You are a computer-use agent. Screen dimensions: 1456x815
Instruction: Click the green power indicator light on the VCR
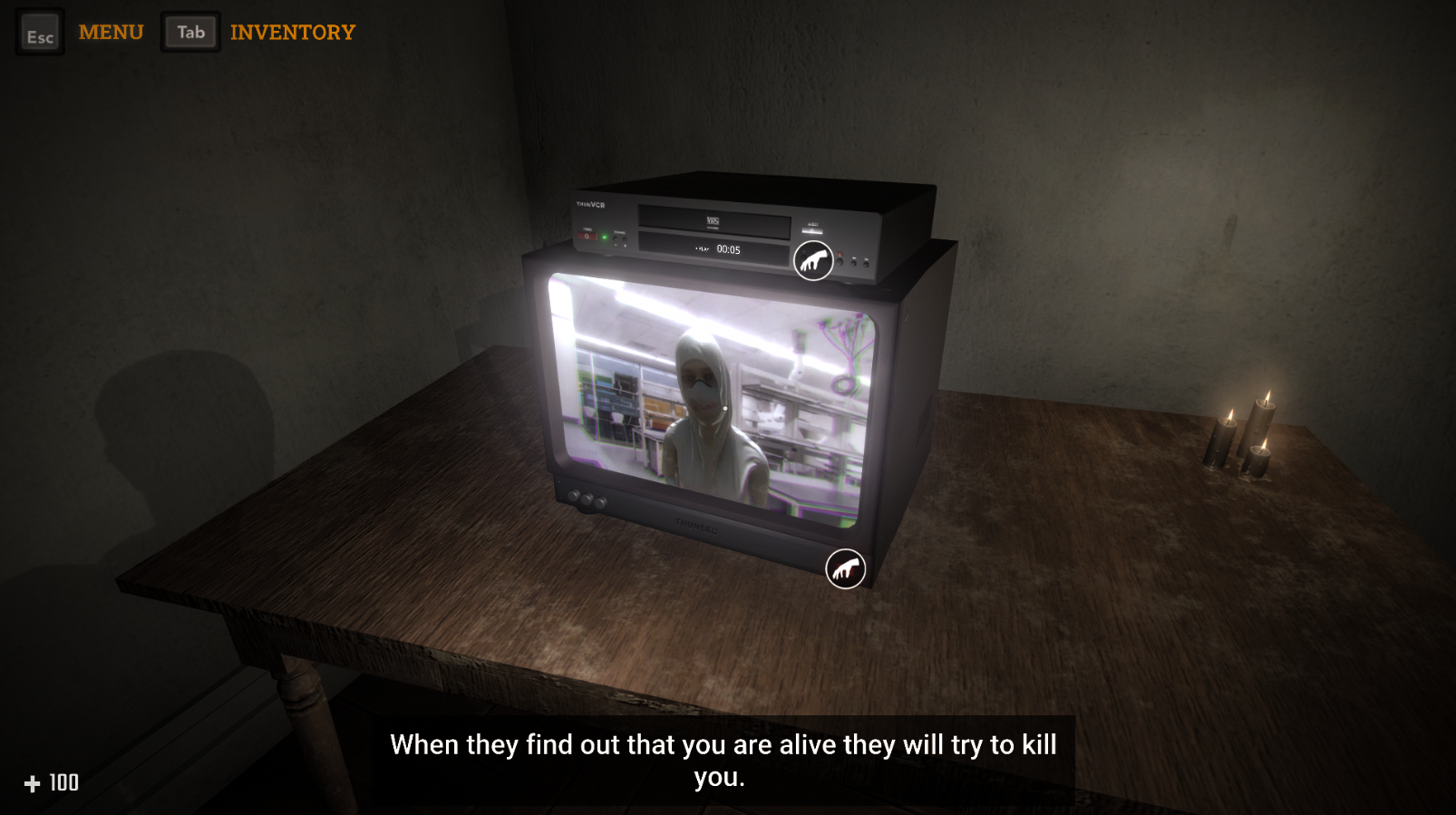pos(605,237)
